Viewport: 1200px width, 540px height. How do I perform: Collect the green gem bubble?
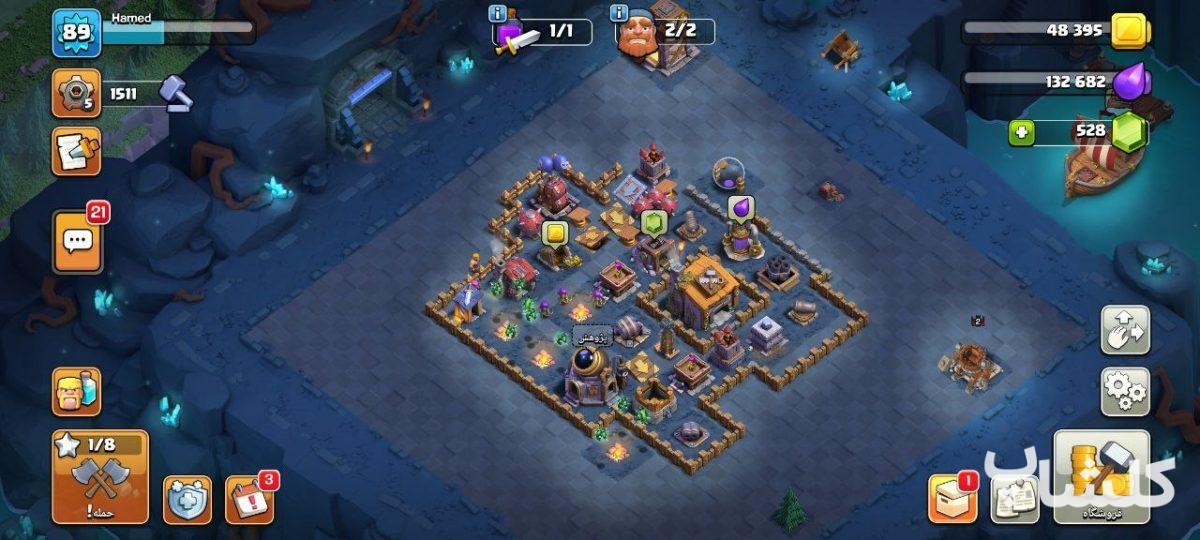[654, 221]
